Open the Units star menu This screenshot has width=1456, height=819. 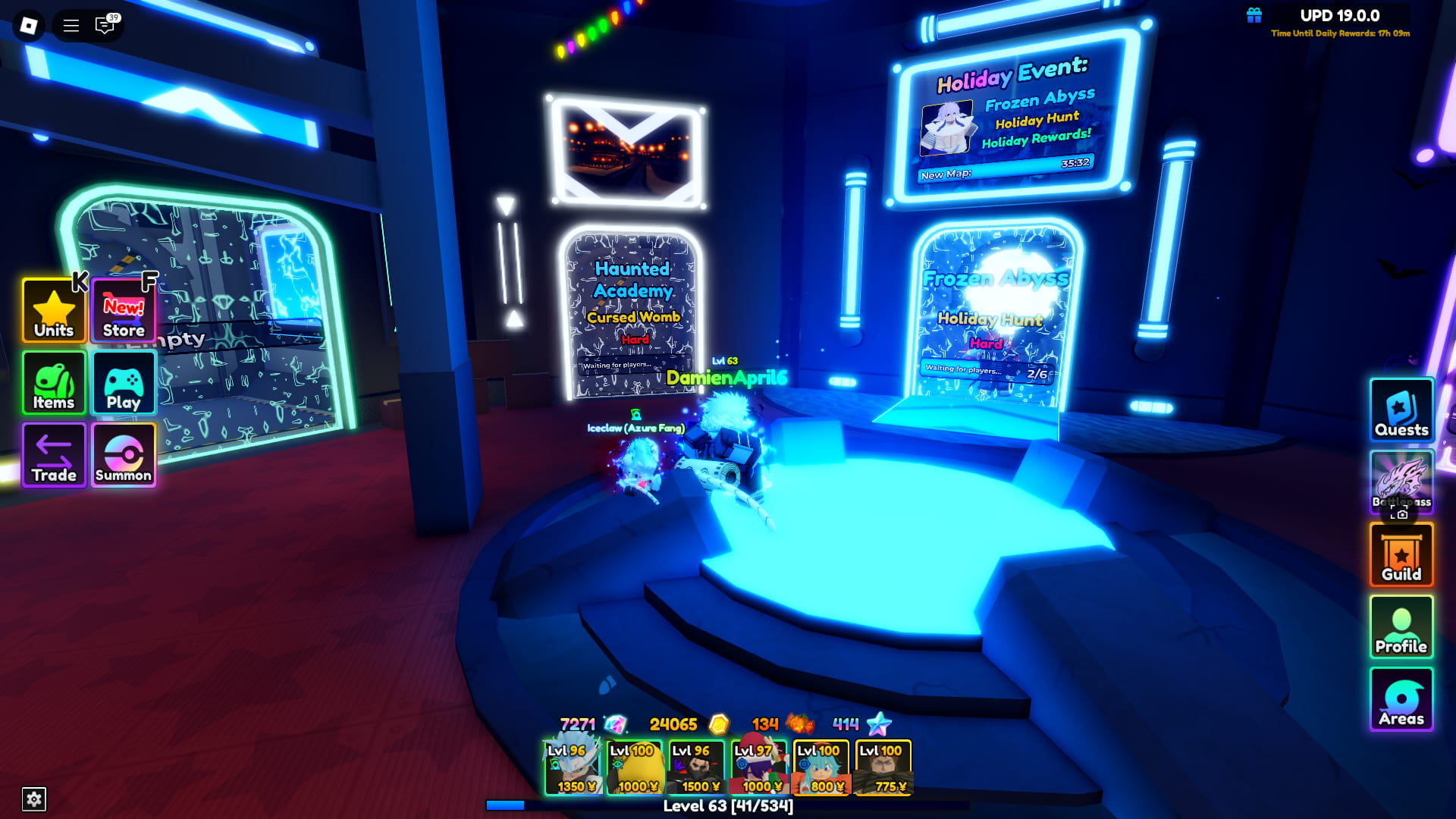coord(53,311)
